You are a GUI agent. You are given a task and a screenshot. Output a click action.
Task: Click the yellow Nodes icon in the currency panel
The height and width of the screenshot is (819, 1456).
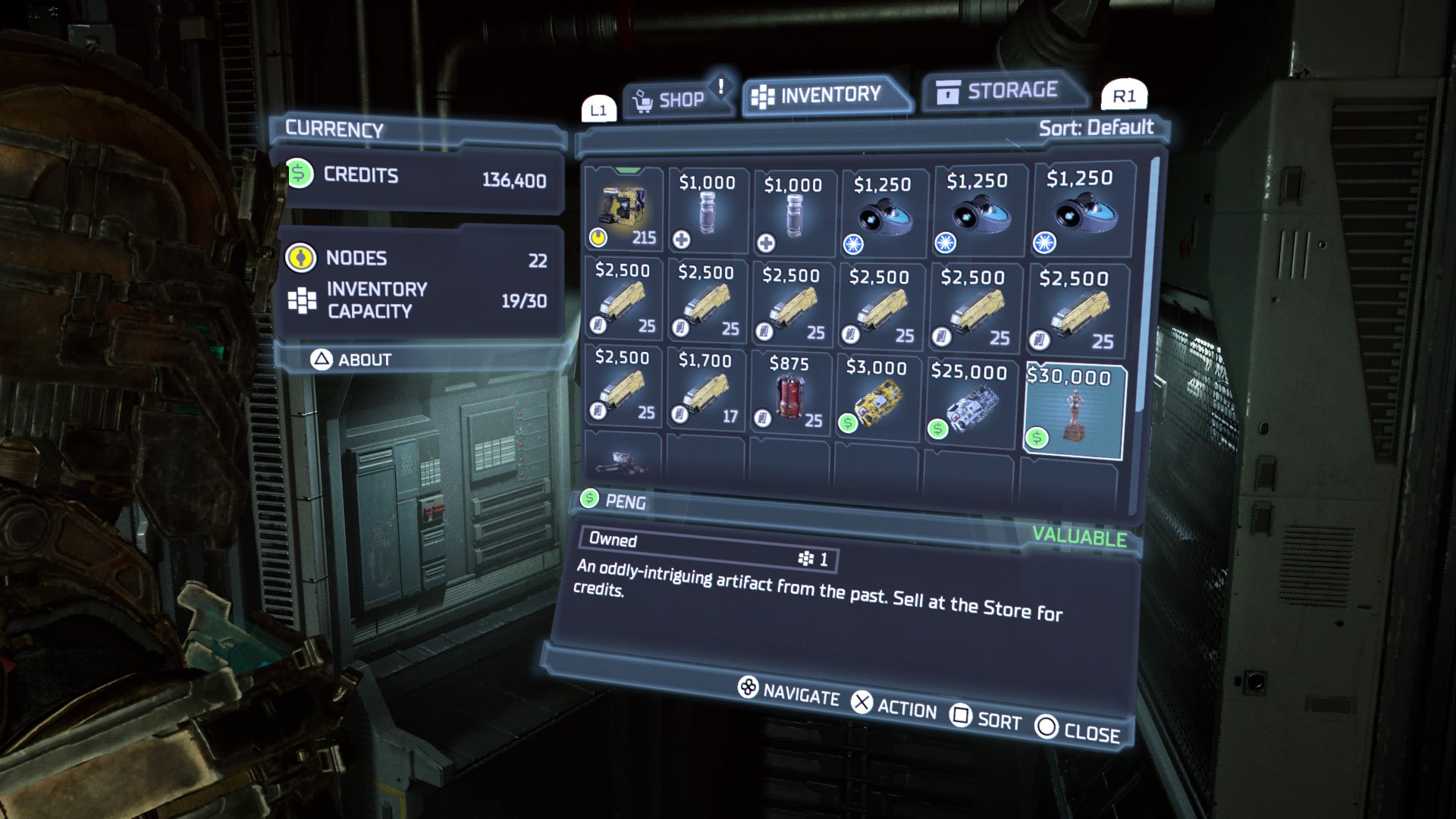point(302,258)
